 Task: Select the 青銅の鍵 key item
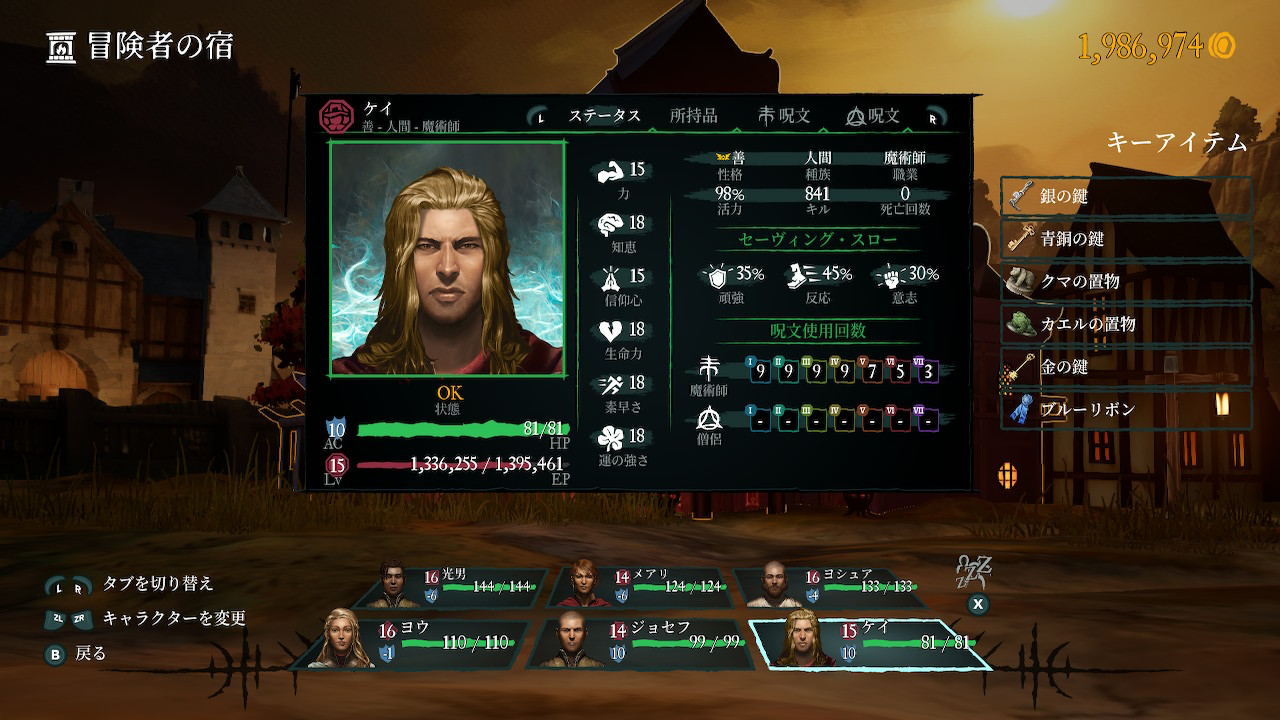[x=1126, y=240]
